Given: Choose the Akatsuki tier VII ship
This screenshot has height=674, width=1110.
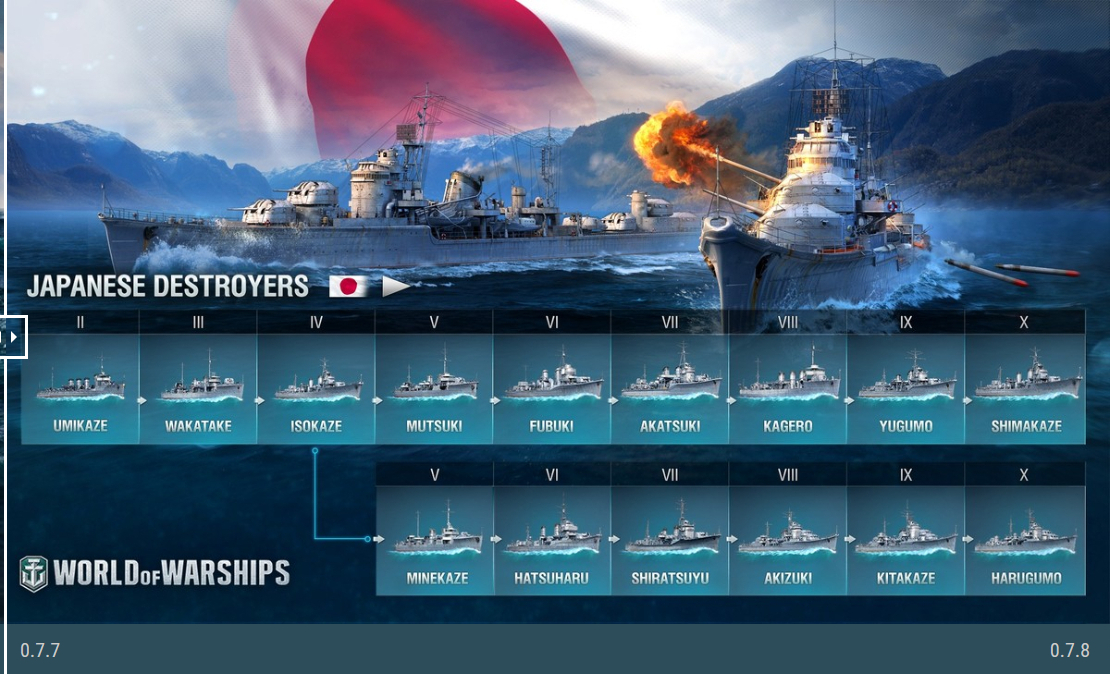Looking at the screenshot, I should 670,389.
